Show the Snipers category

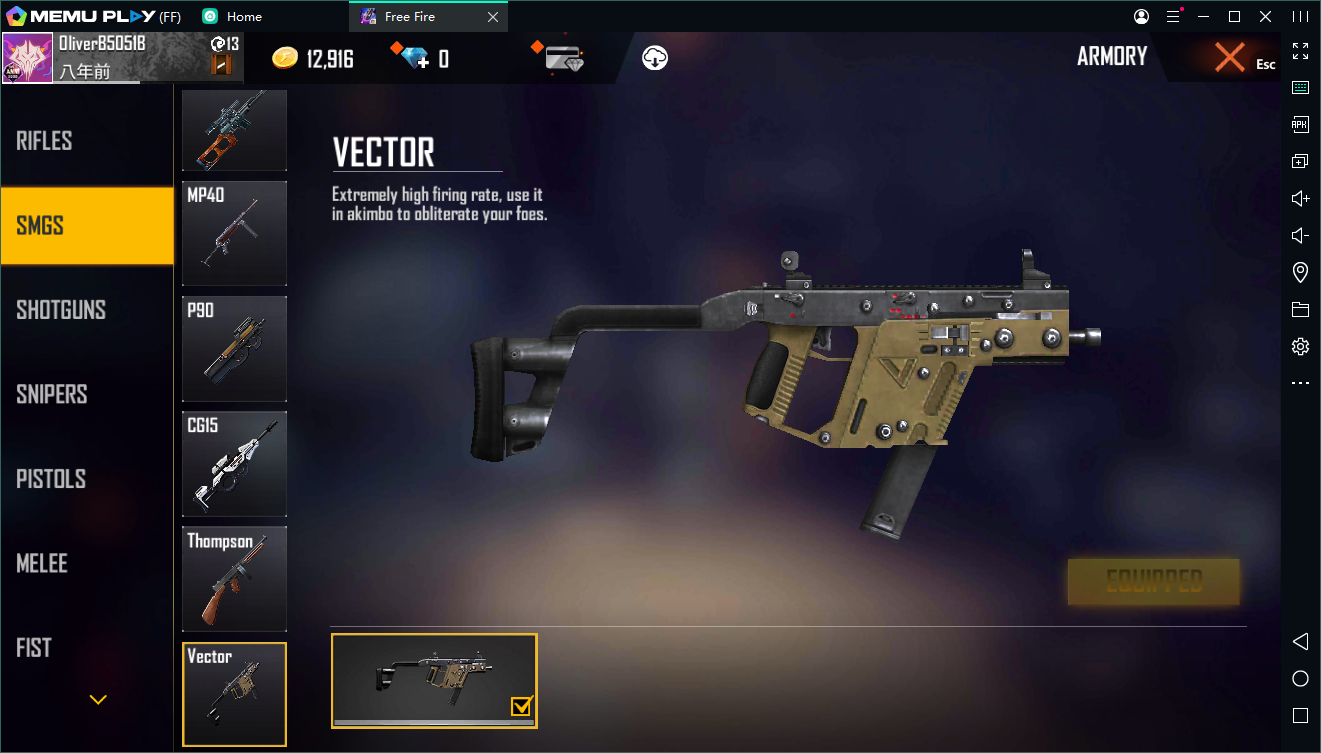tap(86, 394)
